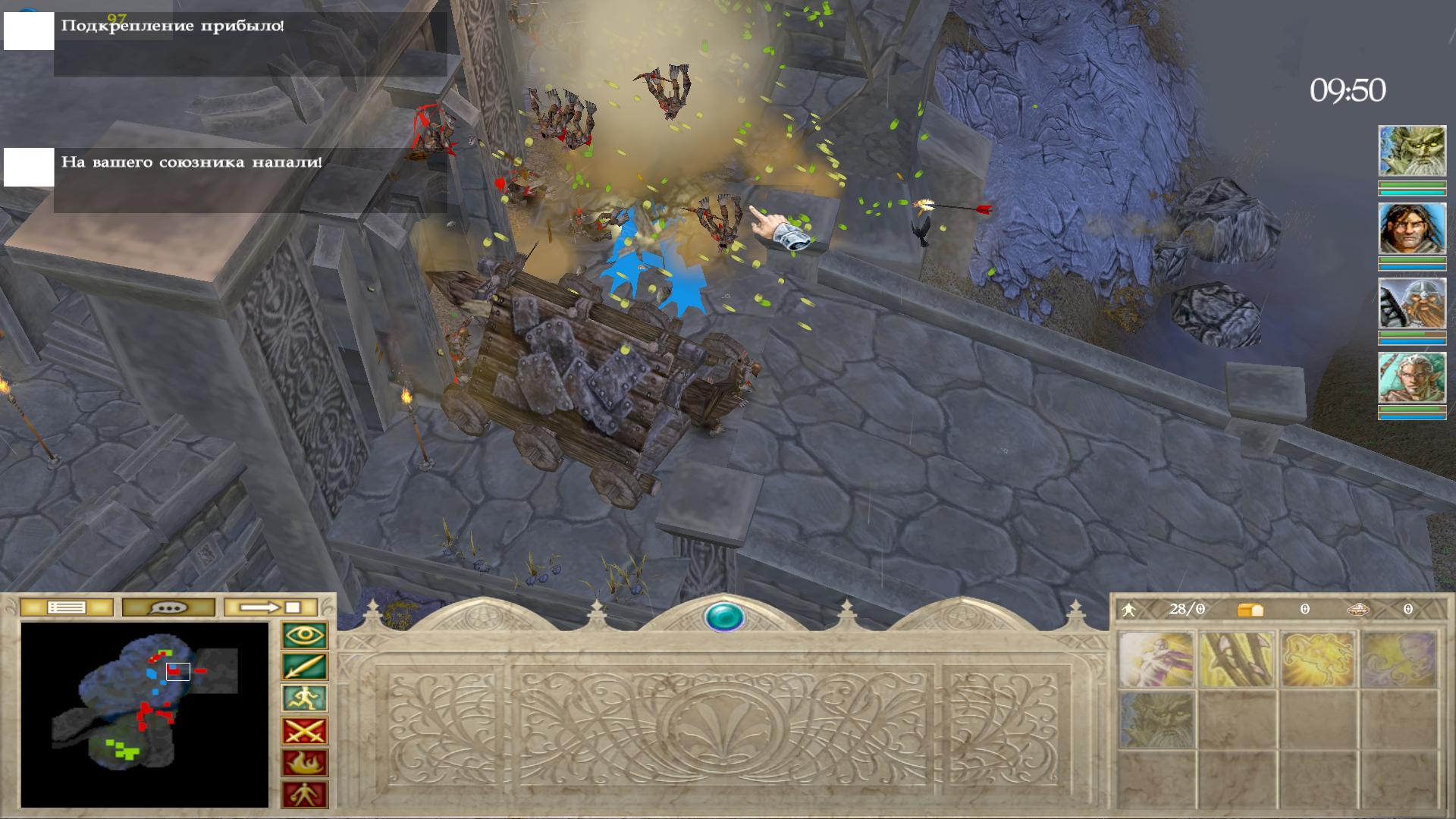The height and width of the screenshot is (819, 1456).
Task: Click the teal gem on the panel
Action: click(x=724, y=617)
